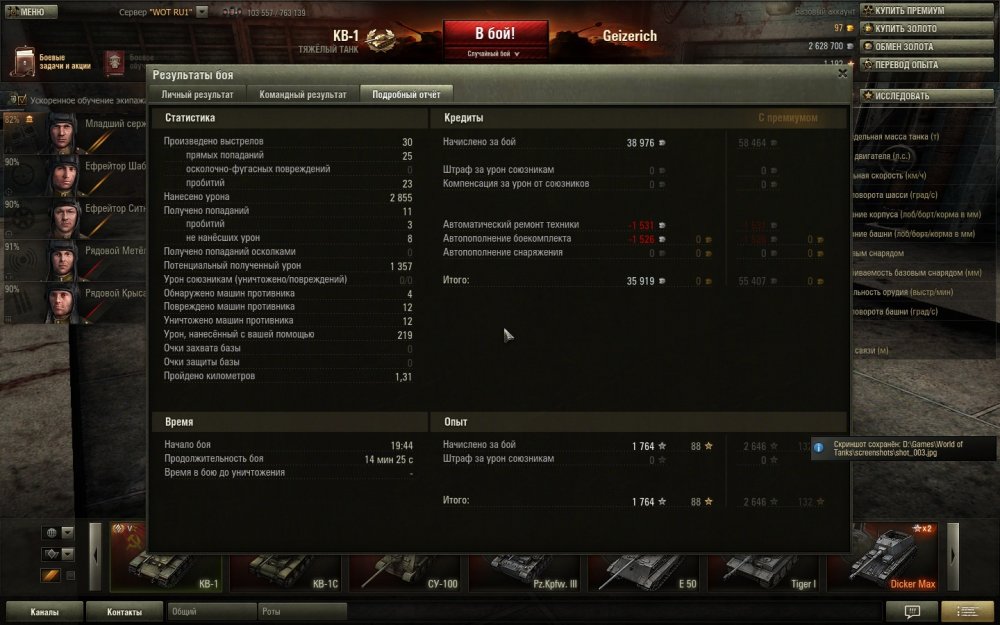Screen dimensions: 1000x625
Task: Select the Подробный отчёт tab
Action: tap(406, 94)
